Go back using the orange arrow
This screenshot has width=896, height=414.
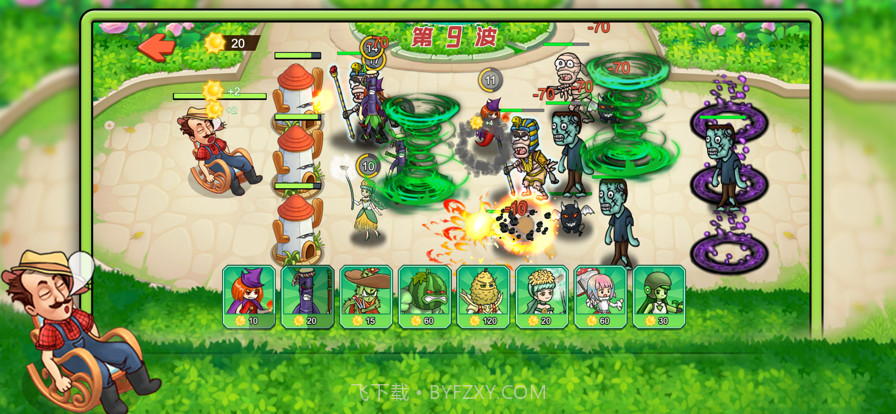[156, 45]
